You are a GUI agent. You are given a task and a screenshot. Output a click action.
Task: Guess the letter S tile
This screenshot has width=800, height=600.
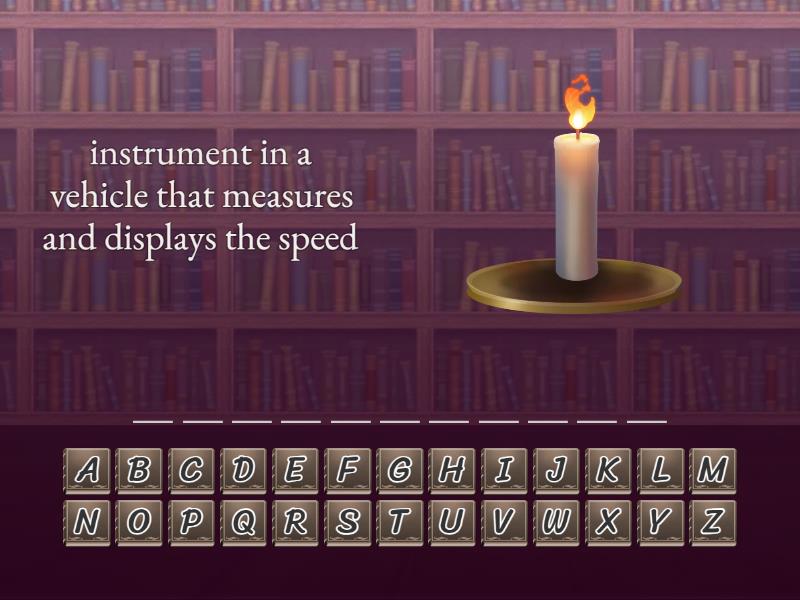(348, 522)
